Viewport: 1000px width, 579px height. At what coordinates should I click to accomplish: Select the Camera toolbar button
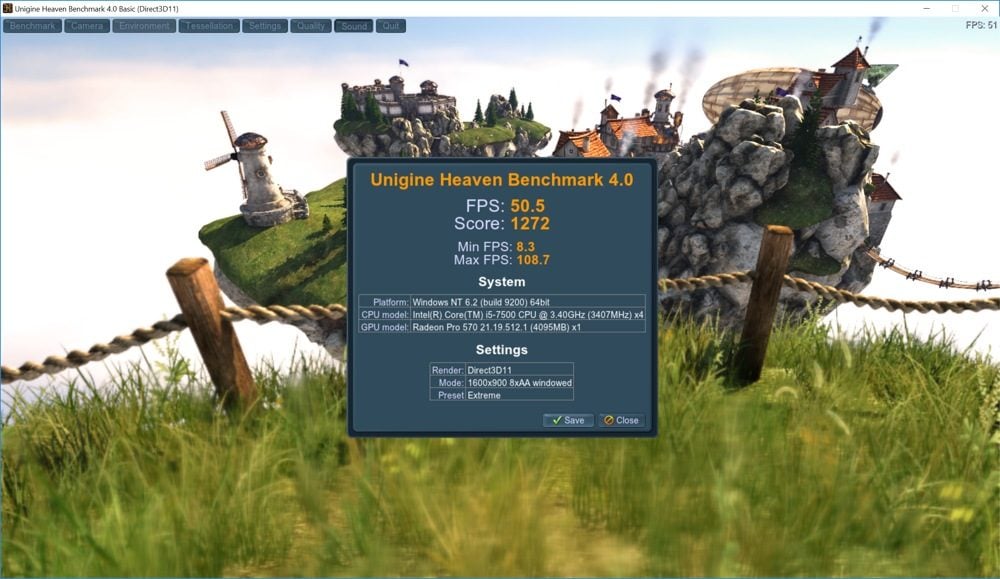pos(87,26)
